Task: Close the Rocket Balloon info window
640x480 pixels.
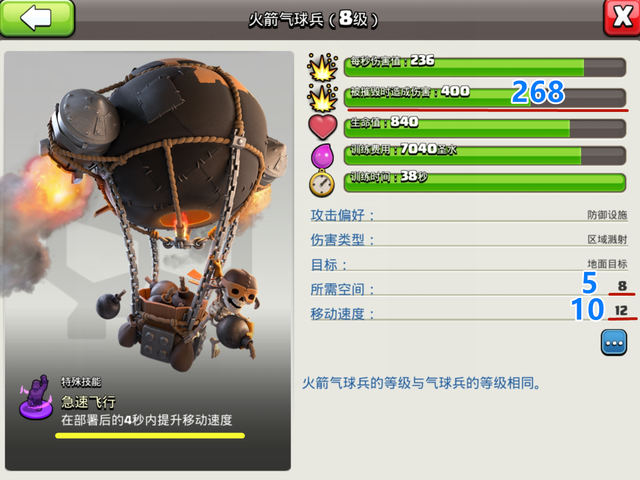Action: point(620,18)
